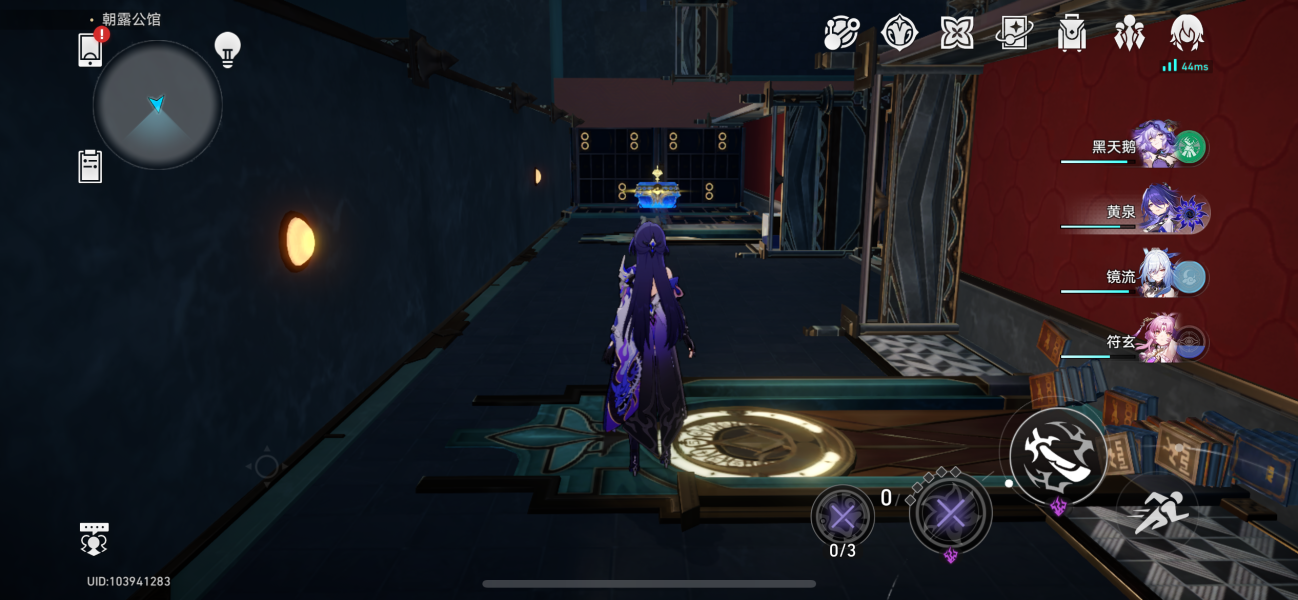Use the technique skill button
The height and width of the screenshot is (600, 1298).
[950, 515]
